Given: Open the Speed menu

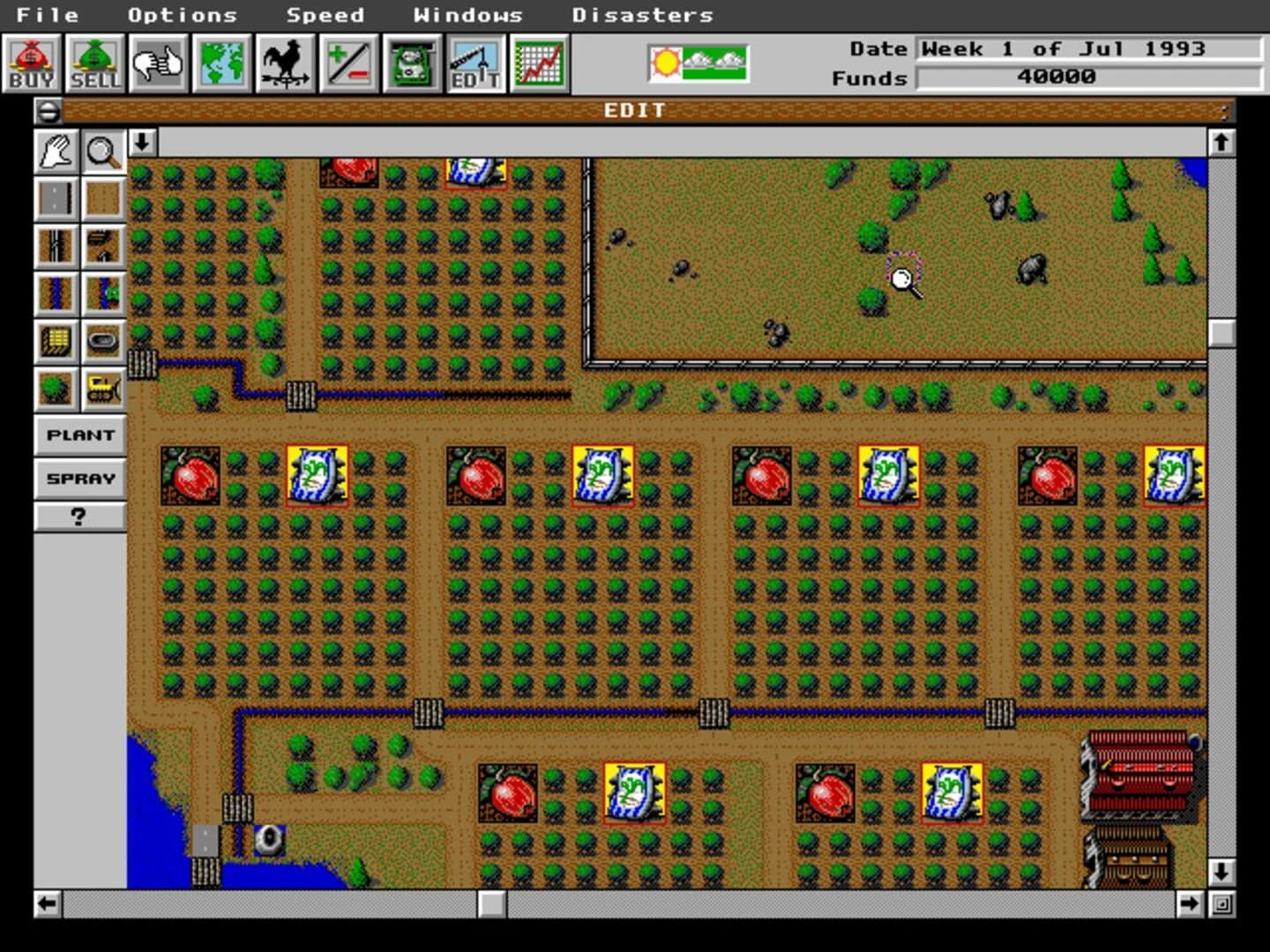Looking at the screenshot, I should click(x=325, y=14).
